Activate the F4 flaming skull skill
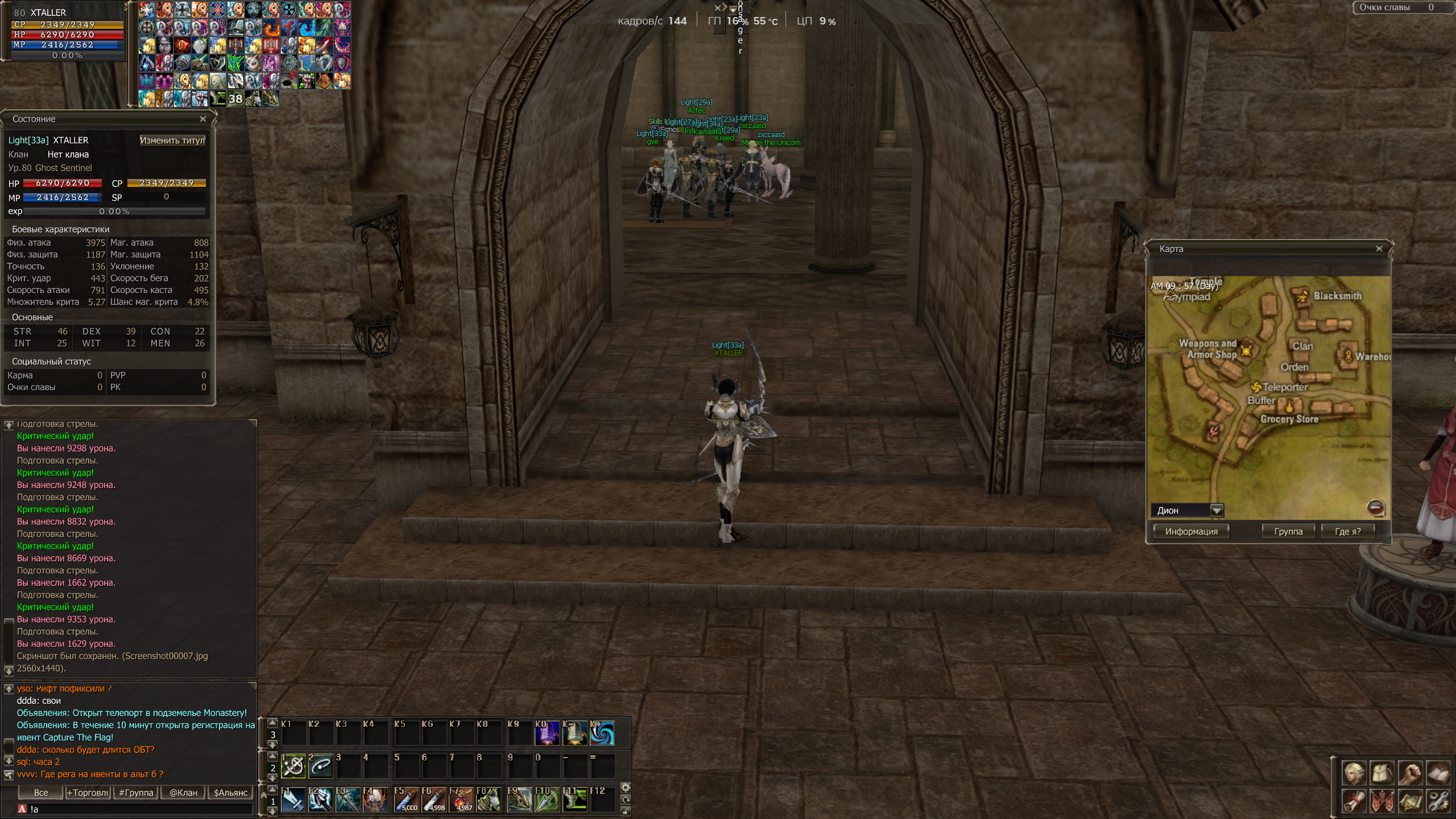This screenshot has width=1456, height=819. (376, 800)
